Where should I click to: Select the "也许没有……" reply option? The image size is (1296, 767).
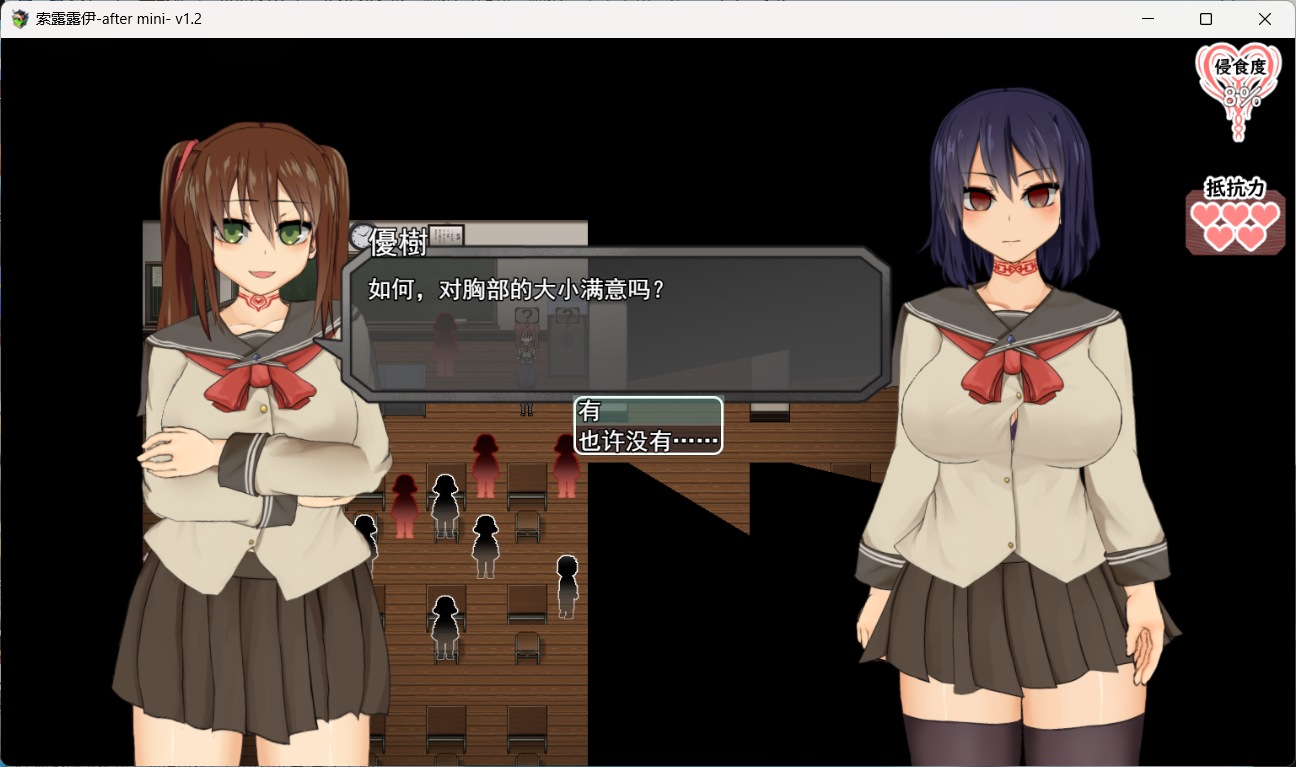tap(647, 440)
